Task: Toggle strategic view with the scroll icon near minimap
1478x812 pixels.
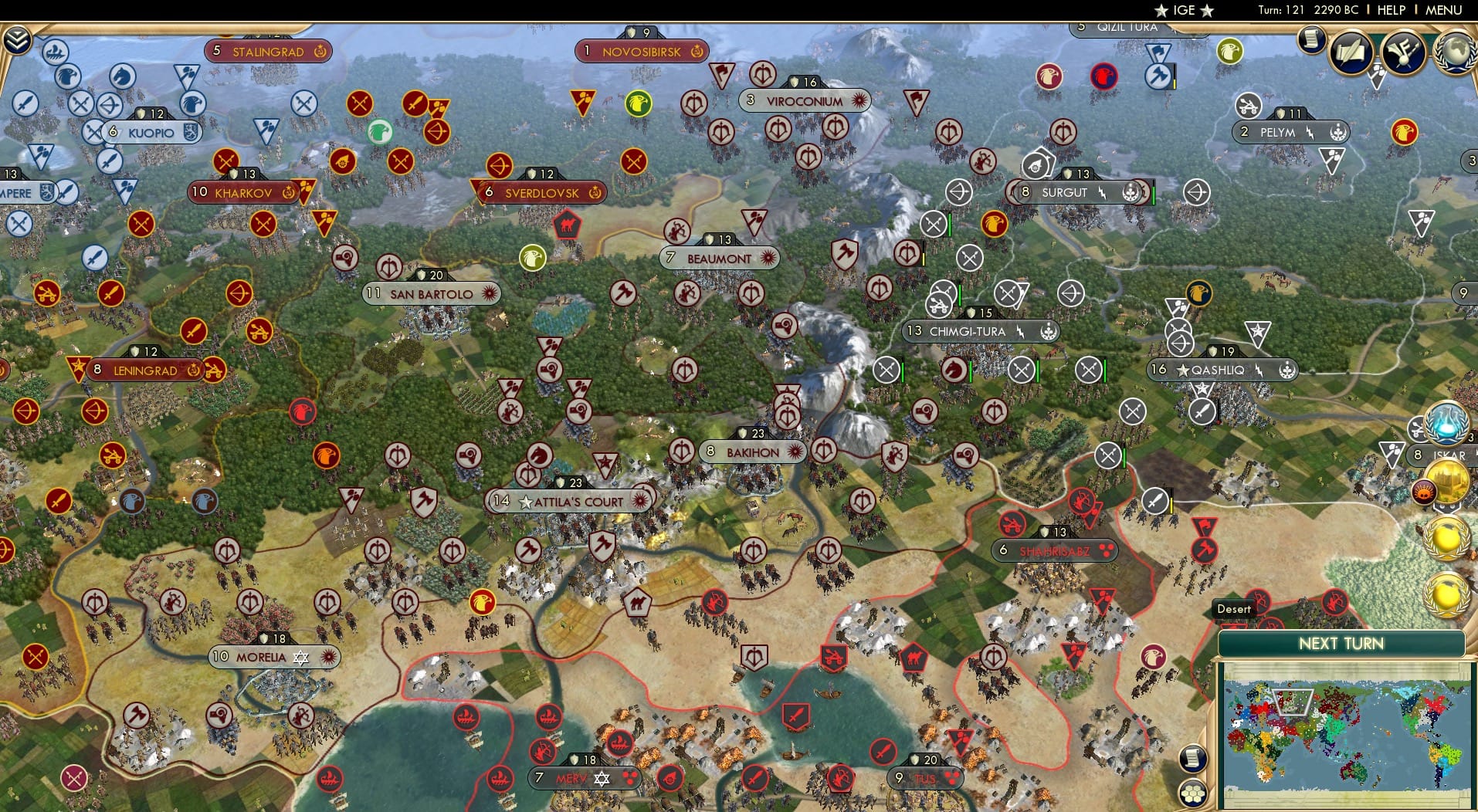Action: tap(1192, 760)
